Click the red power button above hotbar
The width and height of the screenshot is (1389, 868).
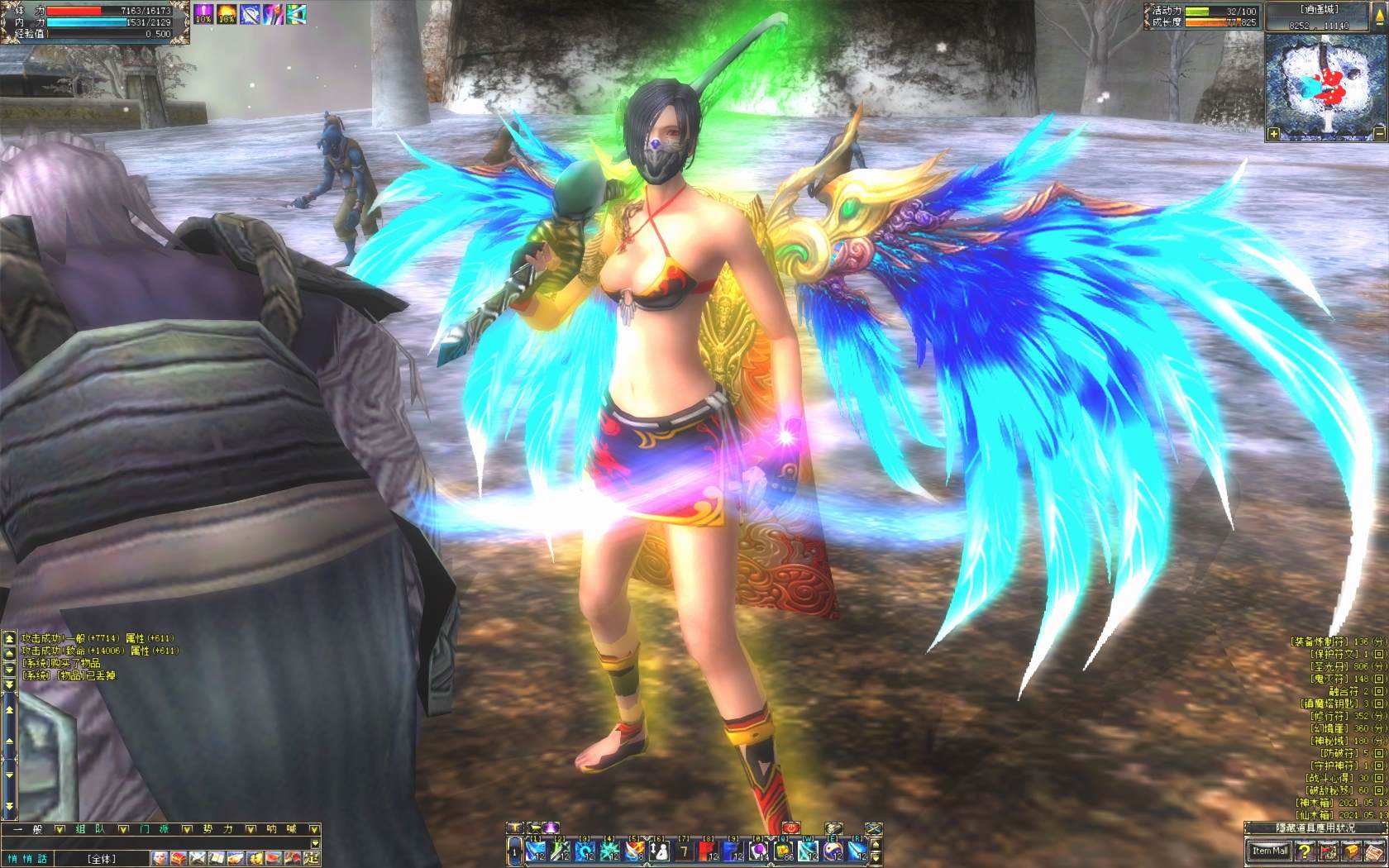click(791, 827)
